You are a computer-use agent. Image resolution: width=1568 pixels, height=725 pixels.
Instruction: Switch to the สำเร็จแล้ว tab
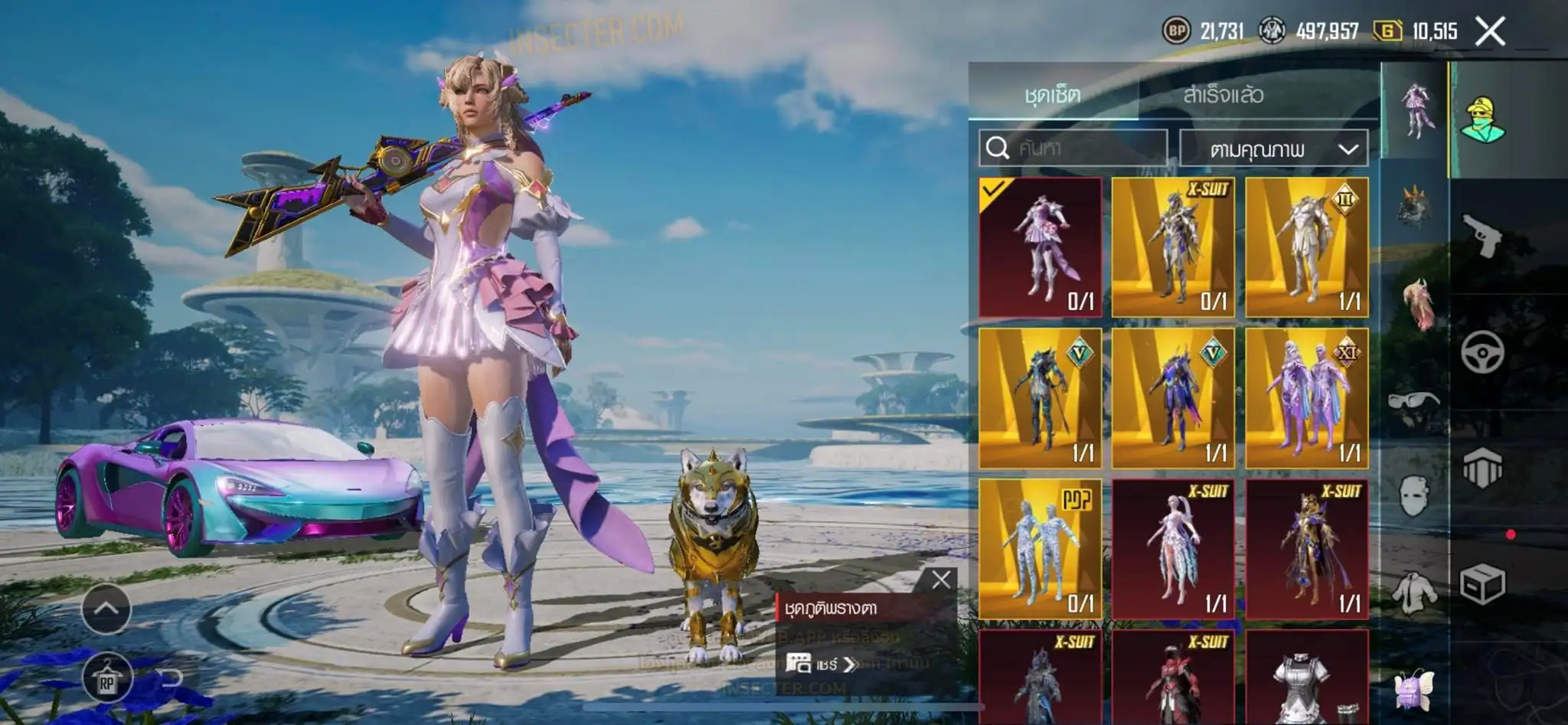1223,95
